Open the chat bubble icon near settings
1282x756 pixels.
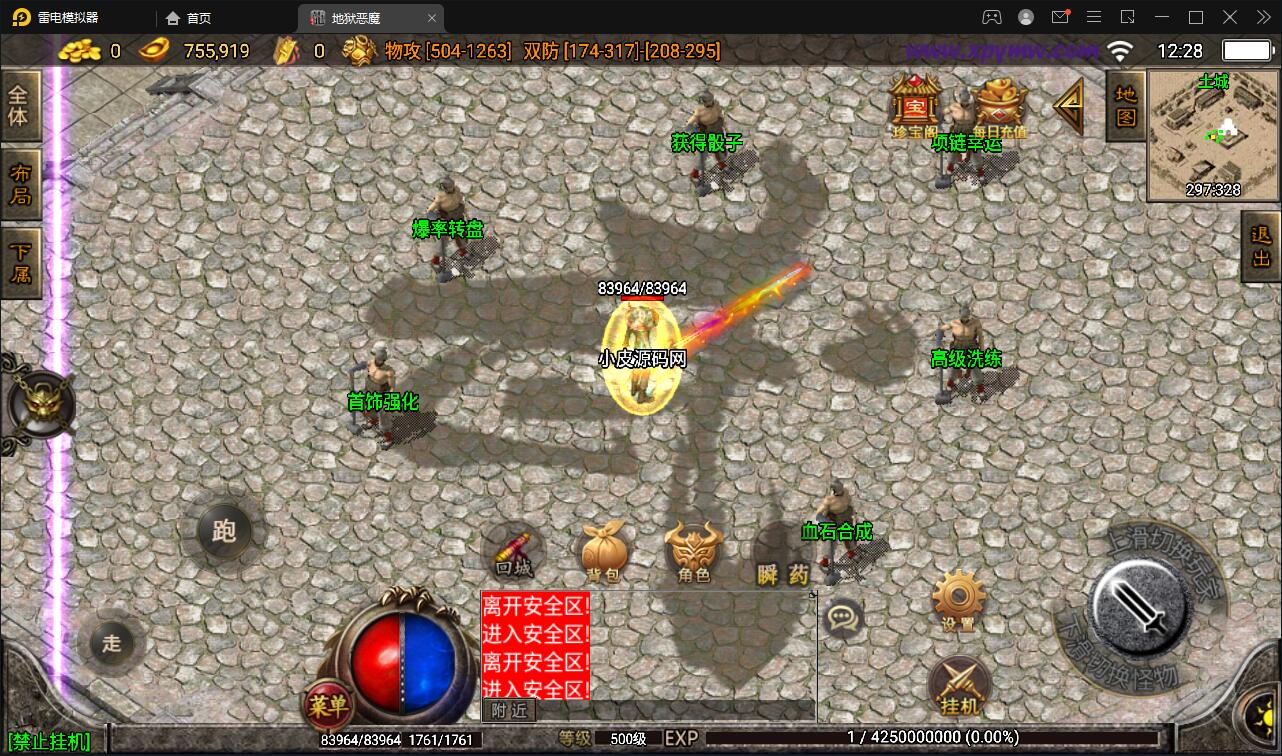click(x=843, y=620)
